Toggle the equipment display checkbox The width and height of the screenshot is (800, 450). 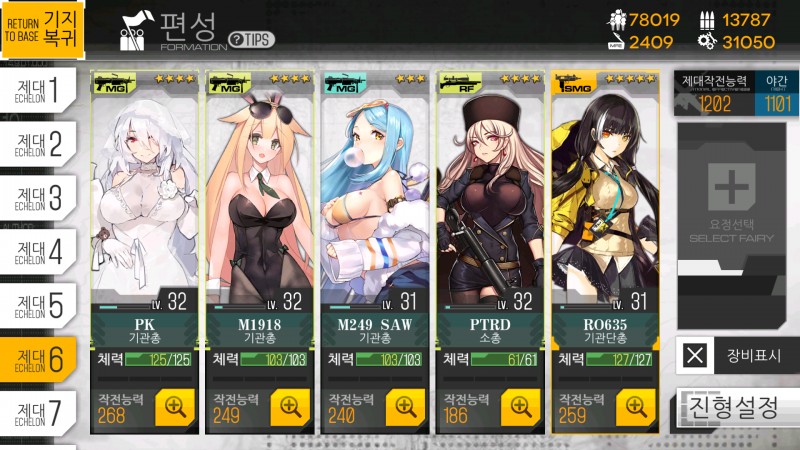(697, 354)
